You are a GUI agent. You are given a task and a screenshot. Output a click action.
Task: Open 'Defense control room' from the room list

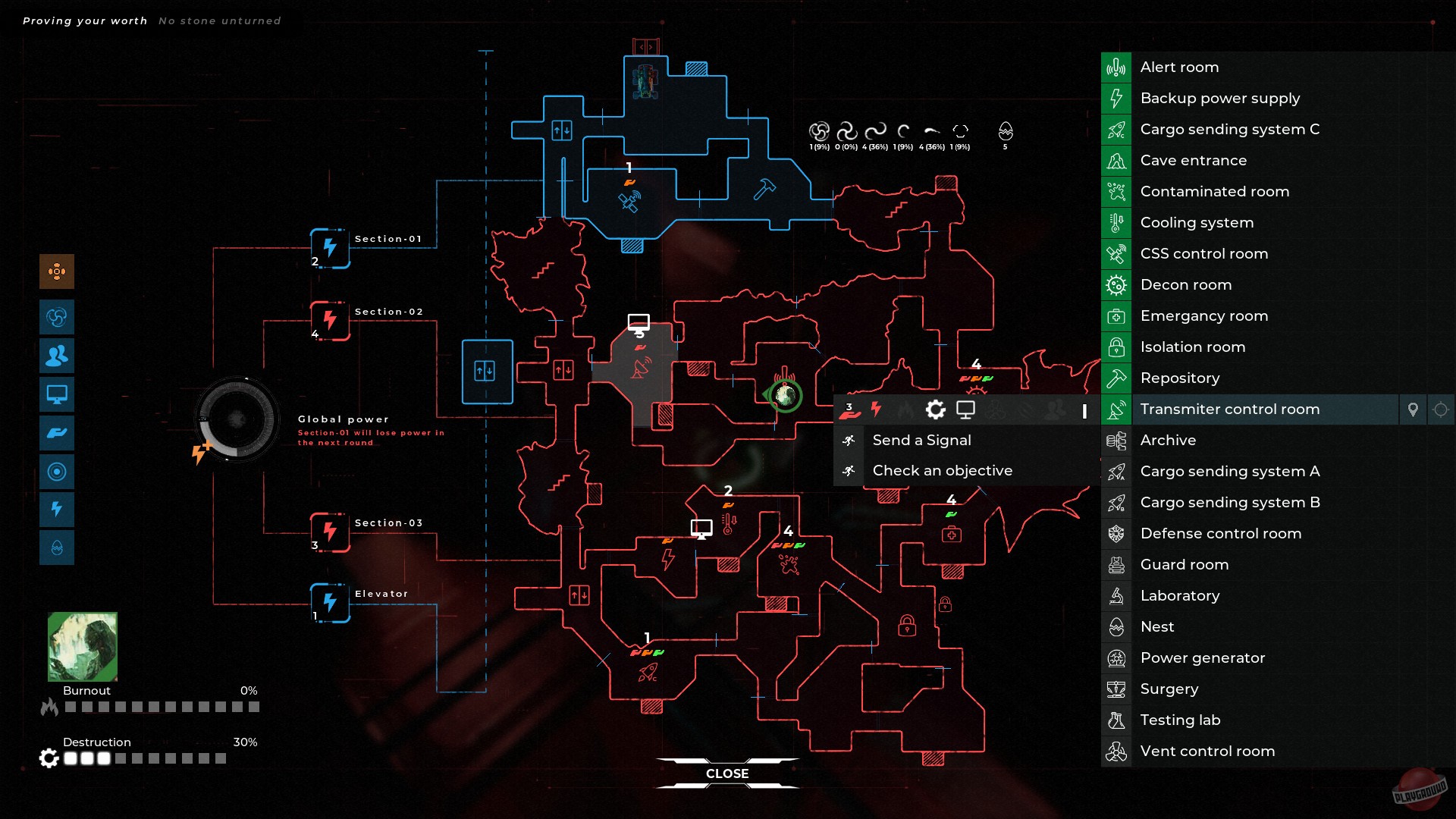1222,533
